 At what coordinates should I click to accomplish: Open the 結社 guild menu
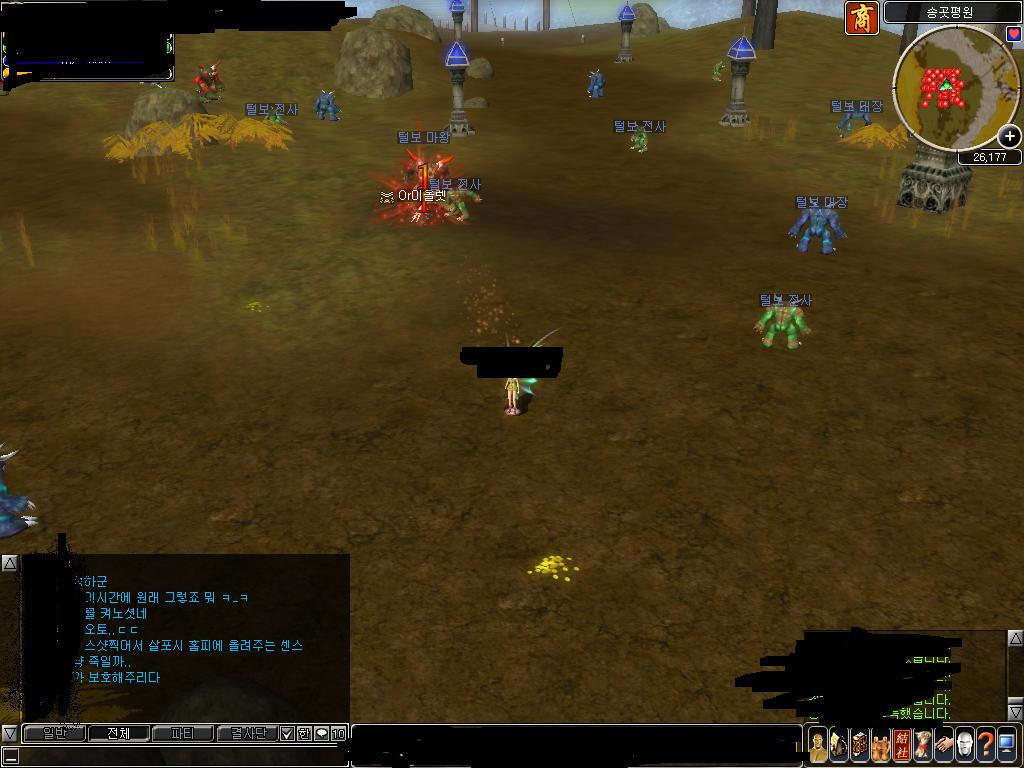pos(902,745)
